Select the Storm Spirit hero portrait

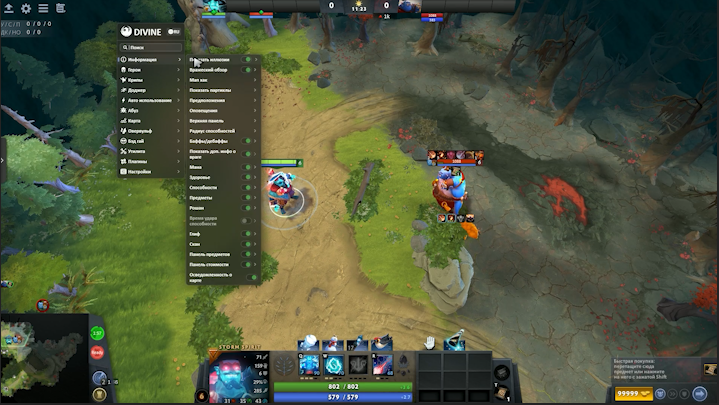(235, 376)
